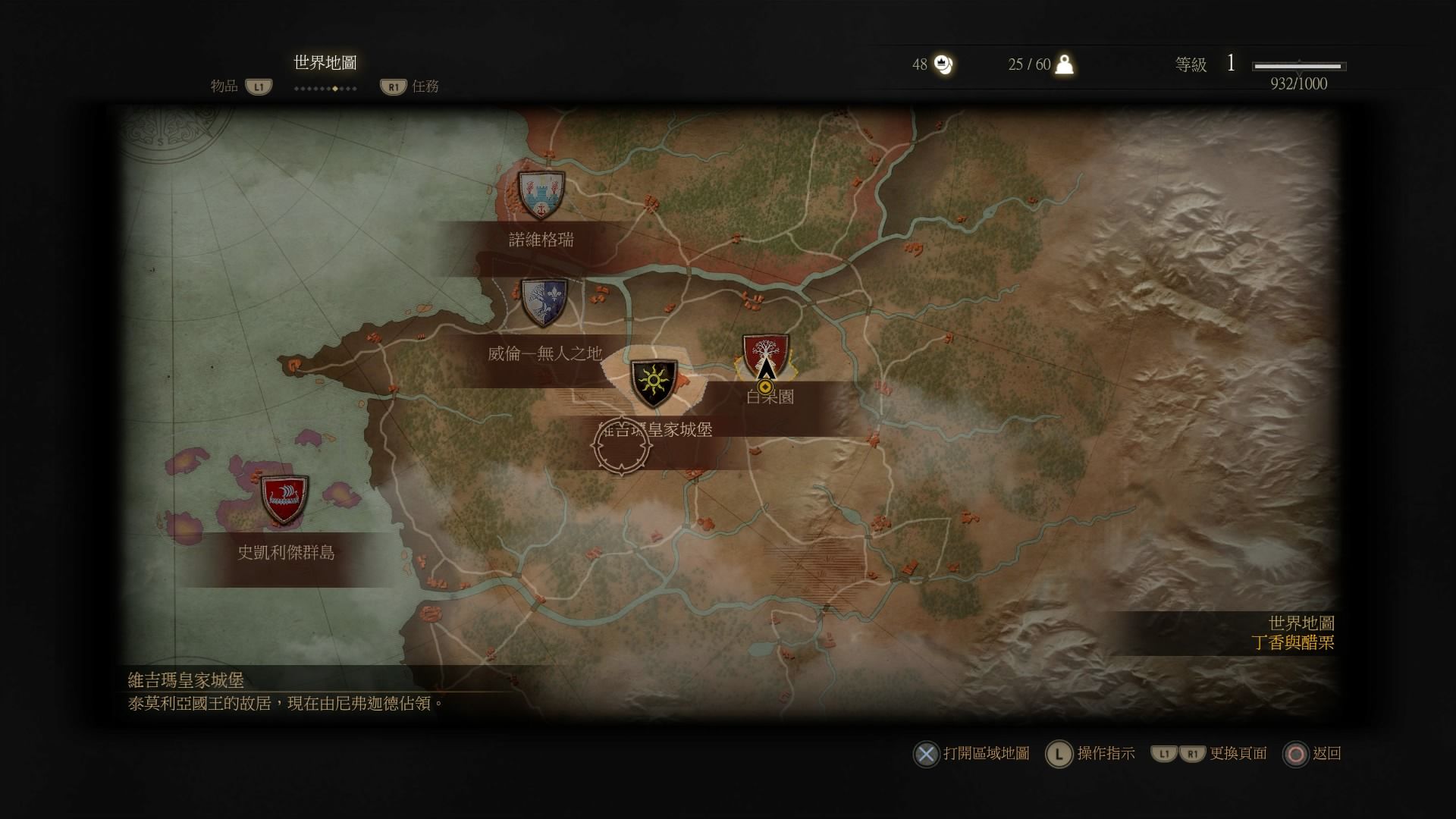The width and height of the screenshot is (1456, 819).
Task: Pick the Skellige Isles longship shield
Action: coord(284,500)
